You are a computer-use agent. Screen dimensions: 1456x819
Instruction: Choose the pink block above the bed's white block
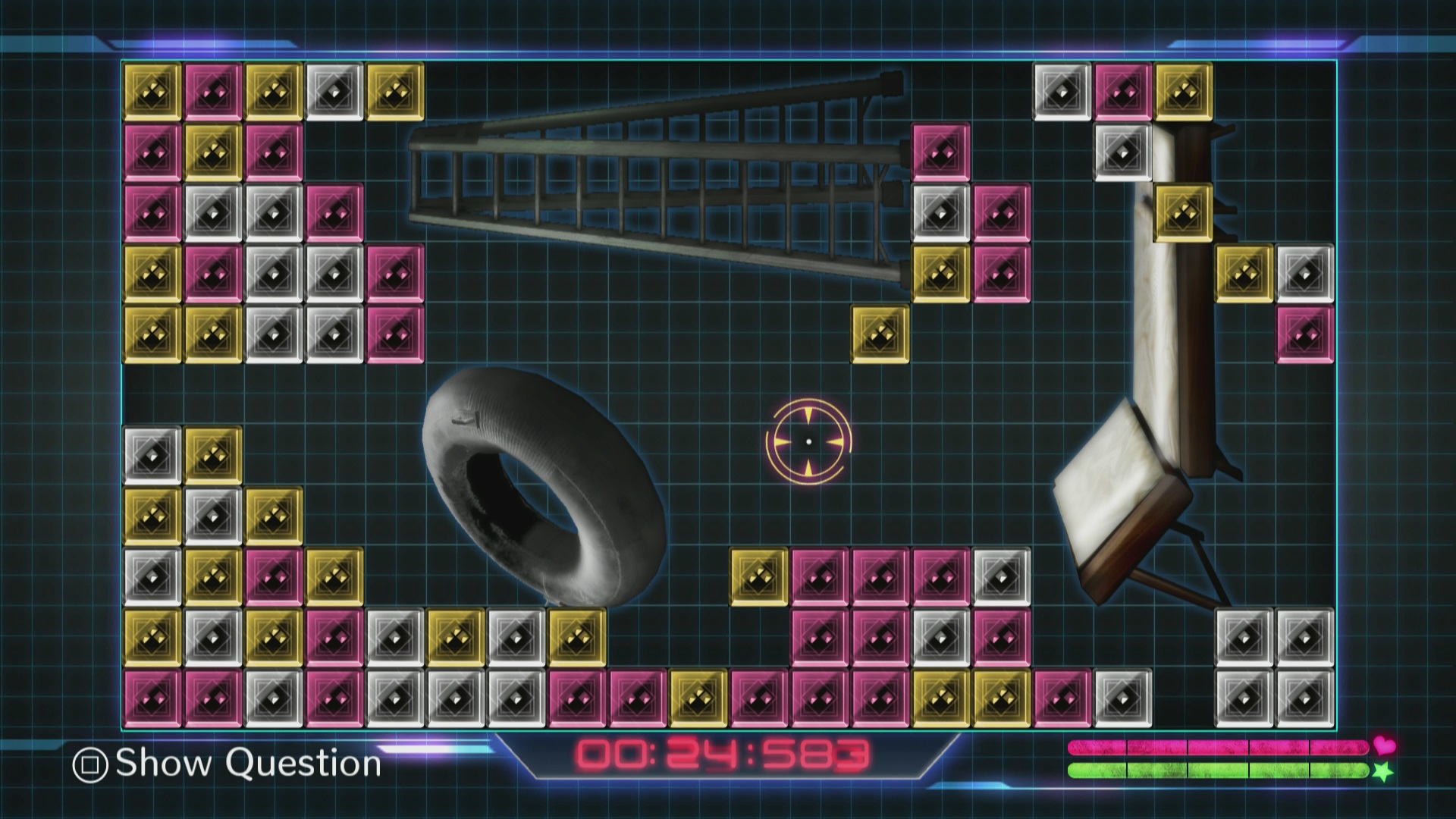tap(1122, 91)
